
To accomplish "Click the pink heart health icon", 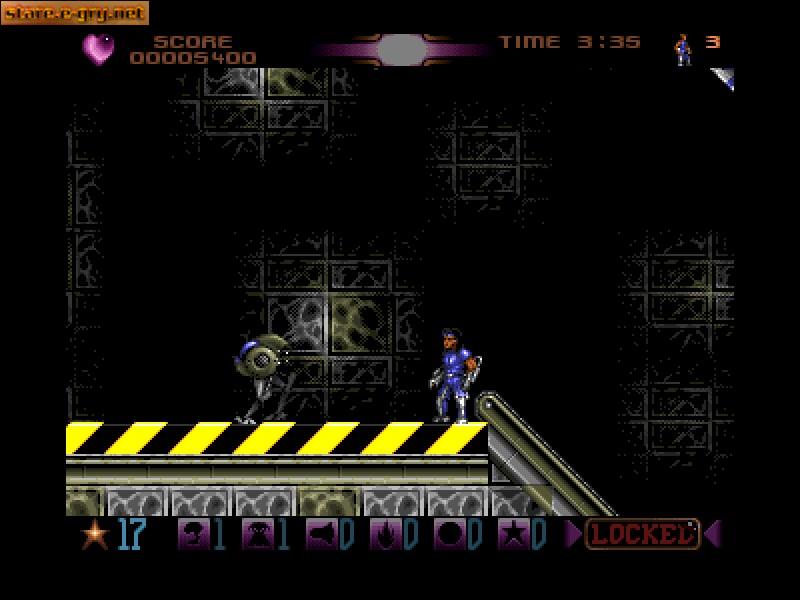I will 98,48.
